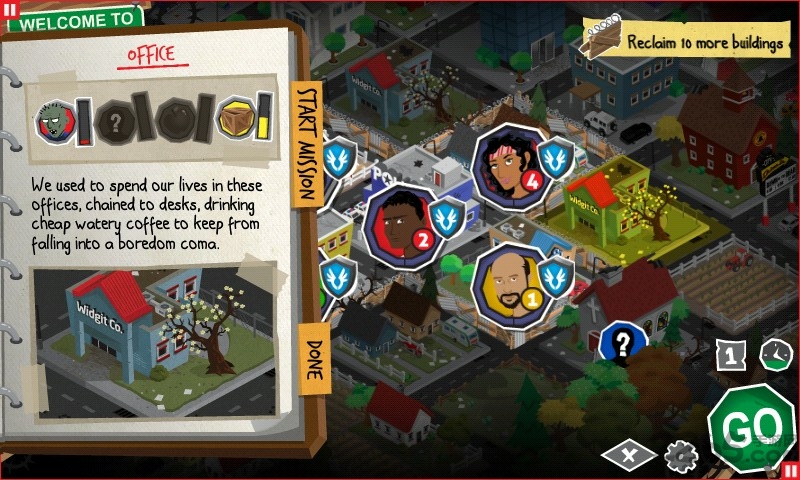Open the Reclaim 10 more buildings objective
The width and height of the screenshot is (800, 480).
coord(689,43)
